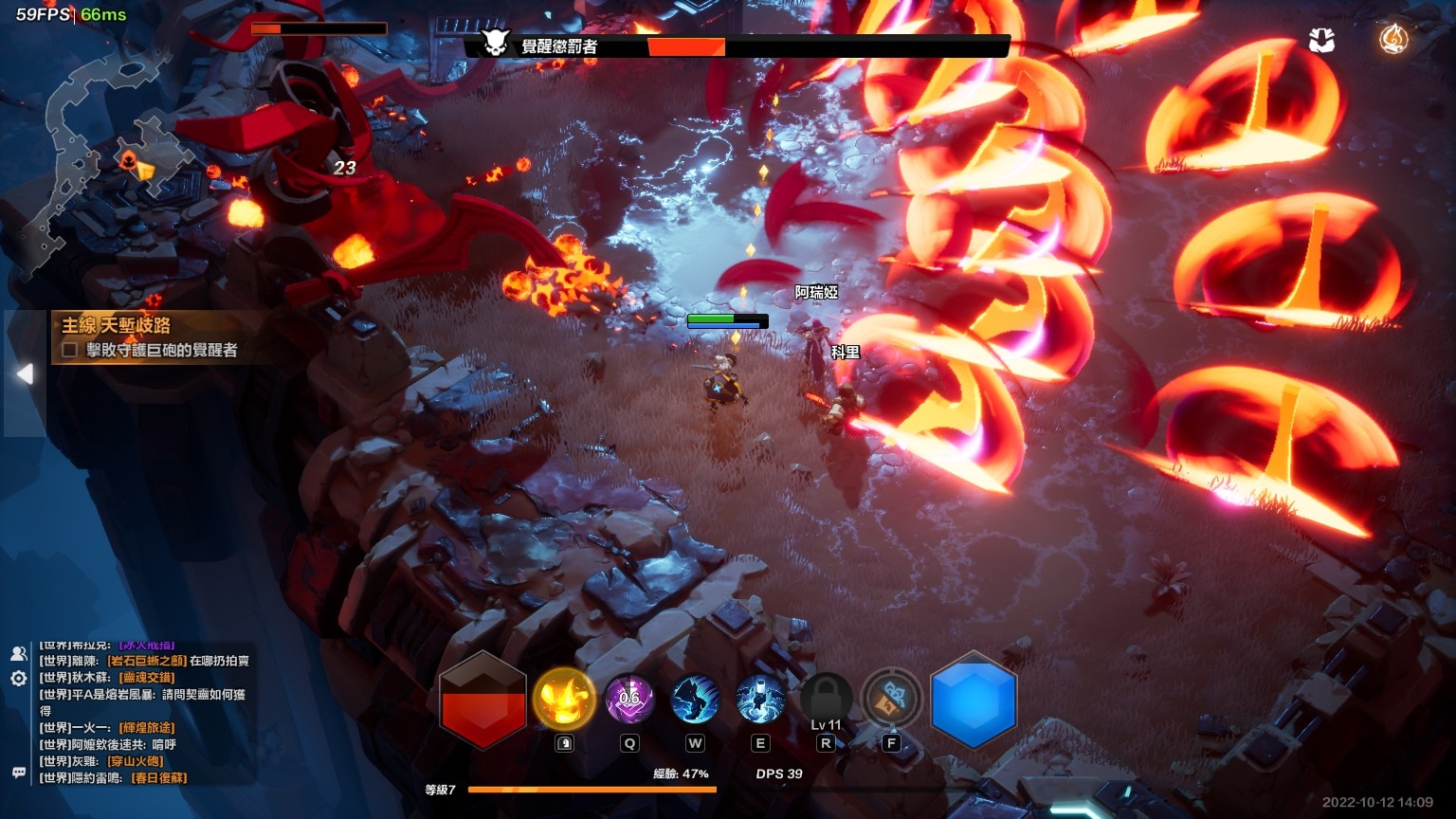Open chat settings gear icon
This screenshot has width=1456, height=819.
[x=18, y=679]
